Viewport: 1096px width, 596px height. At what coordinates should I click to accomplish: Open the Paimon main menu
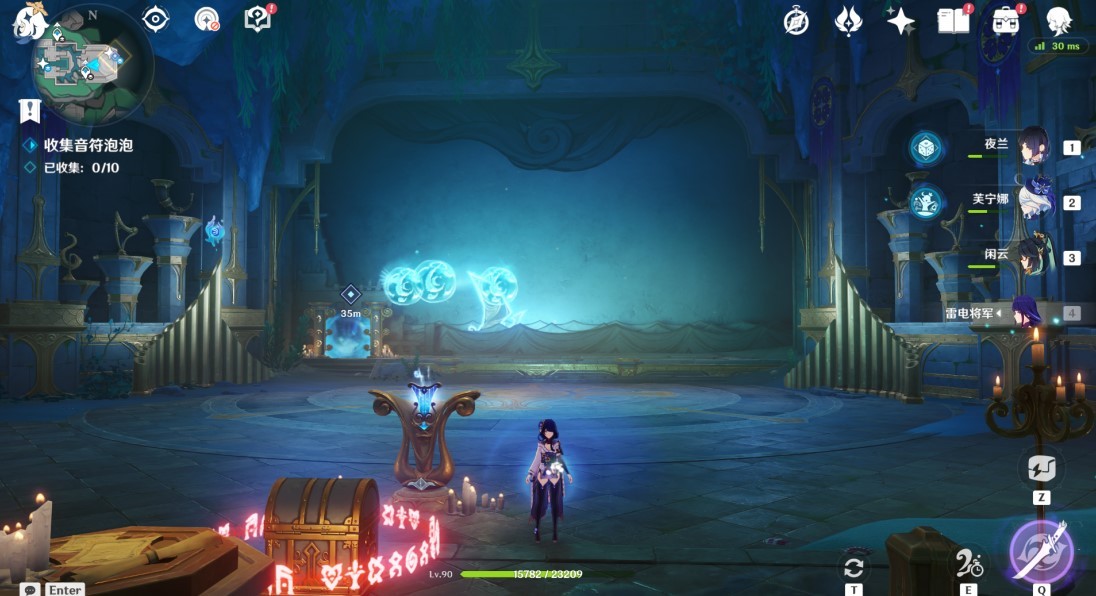click(x=30, y=22)
